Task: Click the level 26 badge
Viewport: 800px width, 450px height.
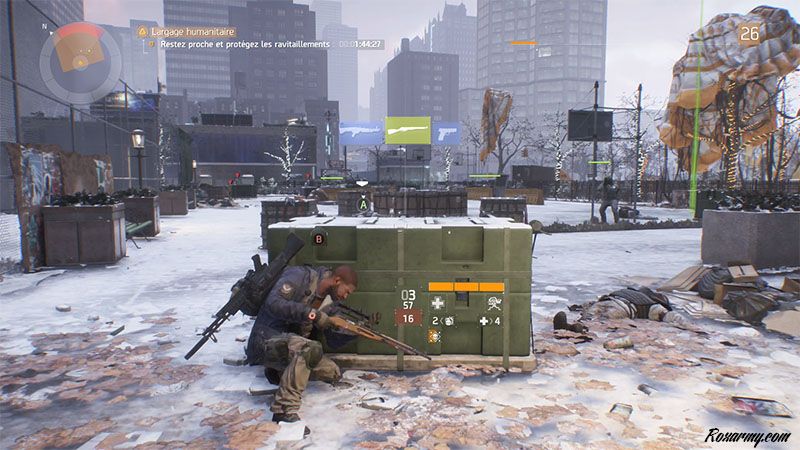Action: coord(749,34)
